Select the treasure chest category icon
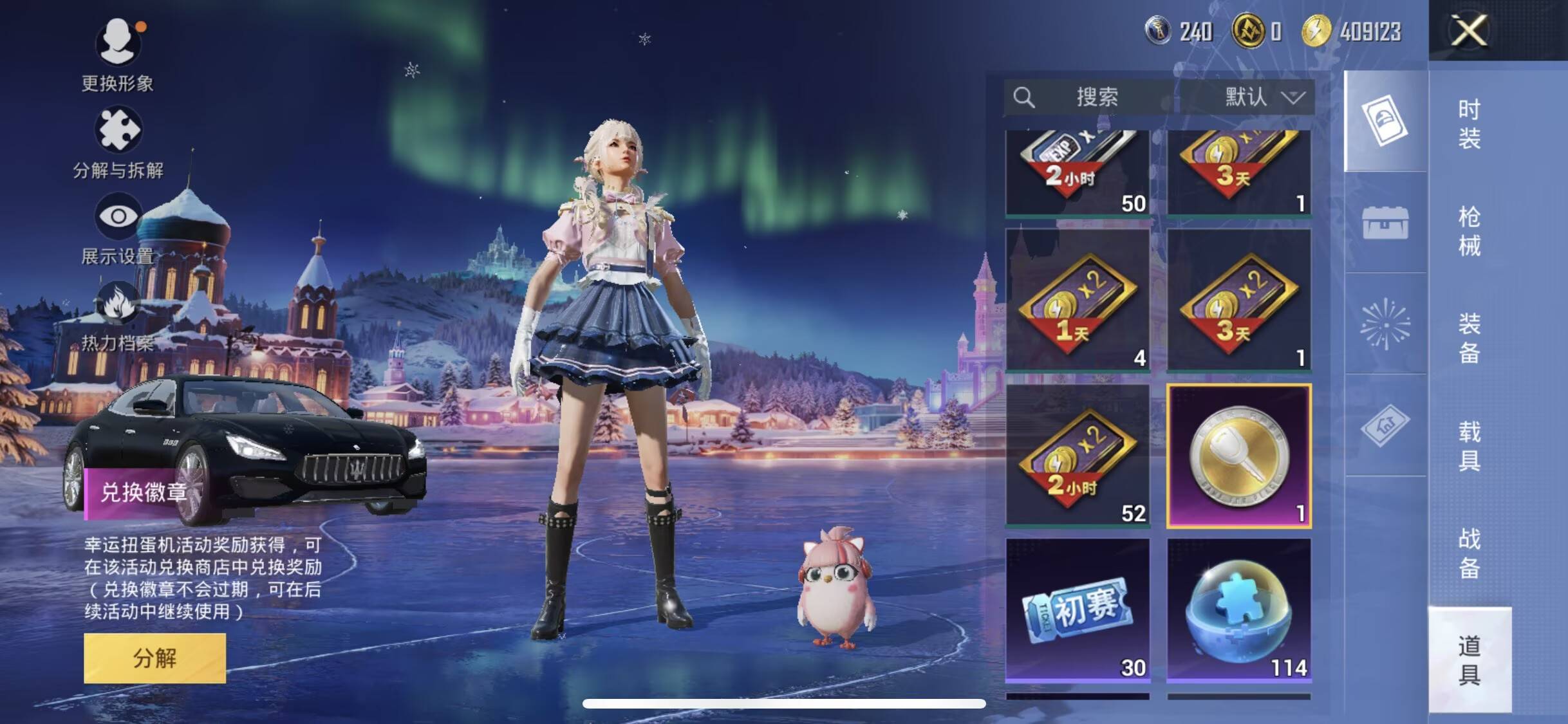This screenshot has width=1568, height=724. pyautogui.click(x=1385, y=223)
